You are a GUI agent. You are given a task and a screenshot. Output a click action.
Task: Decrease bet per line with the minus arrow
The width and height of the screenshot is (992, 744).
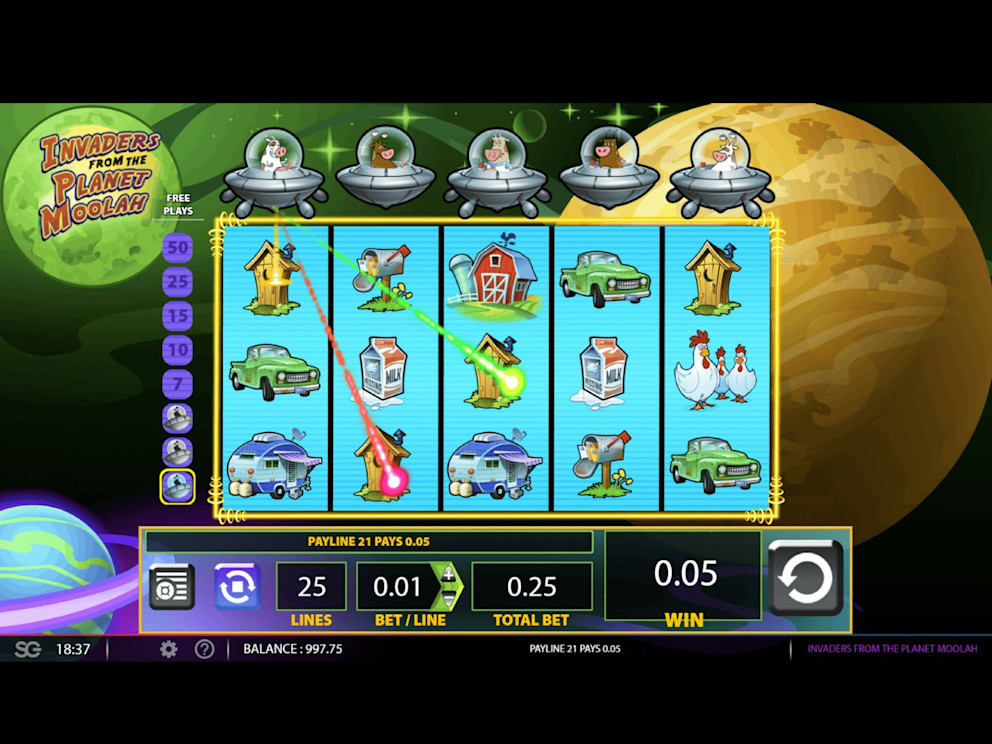pyautogui.click(x=448, y=598)
